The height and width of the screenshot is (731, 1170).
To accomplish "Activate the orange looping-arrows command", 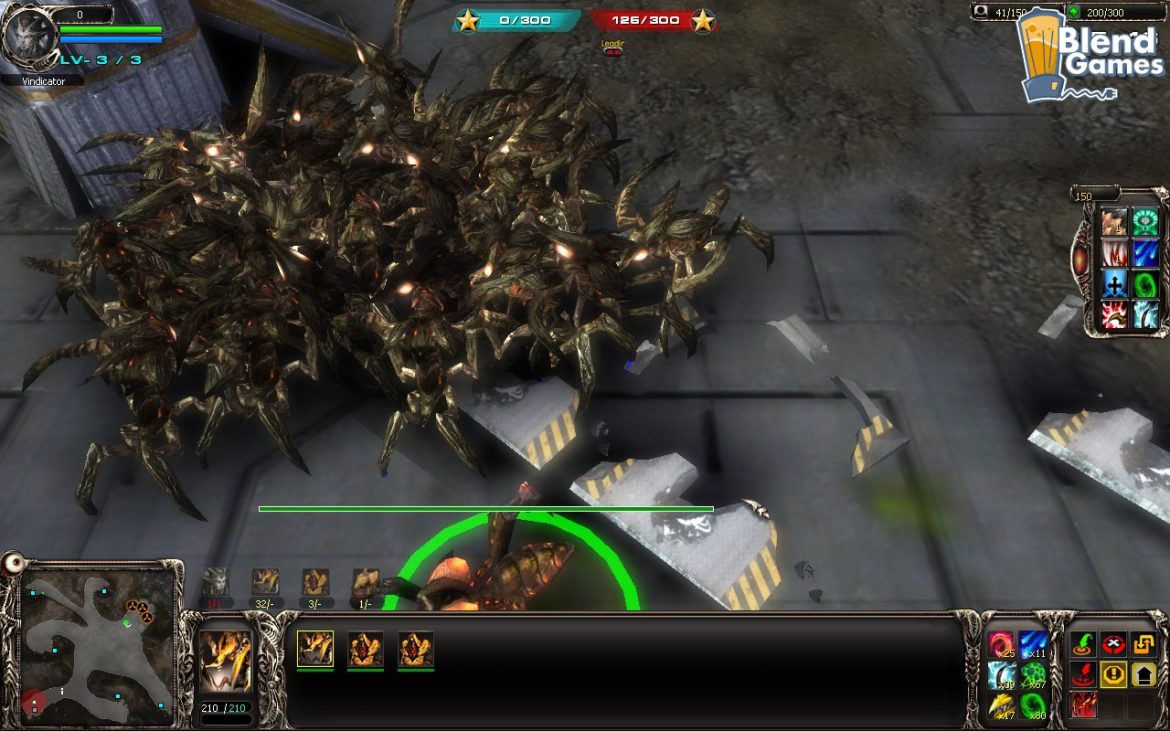I will [1144, 645].
